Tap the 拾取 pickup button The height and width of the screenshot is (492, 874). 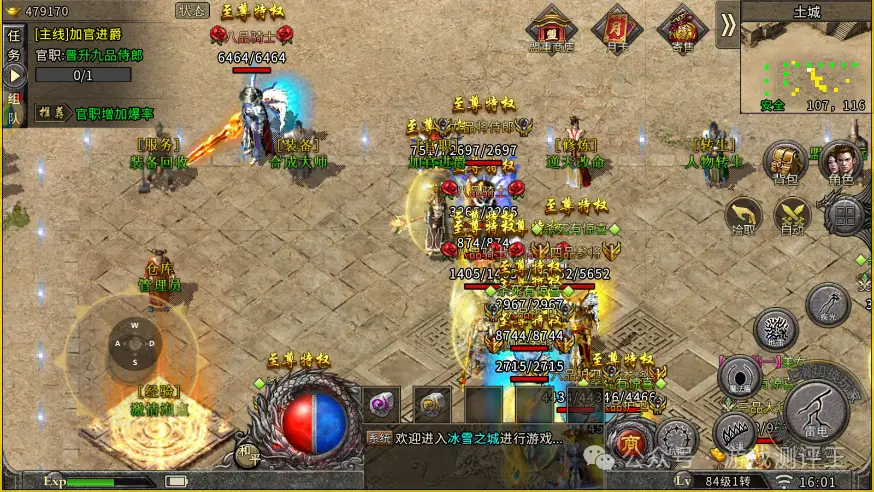[743, 216]
